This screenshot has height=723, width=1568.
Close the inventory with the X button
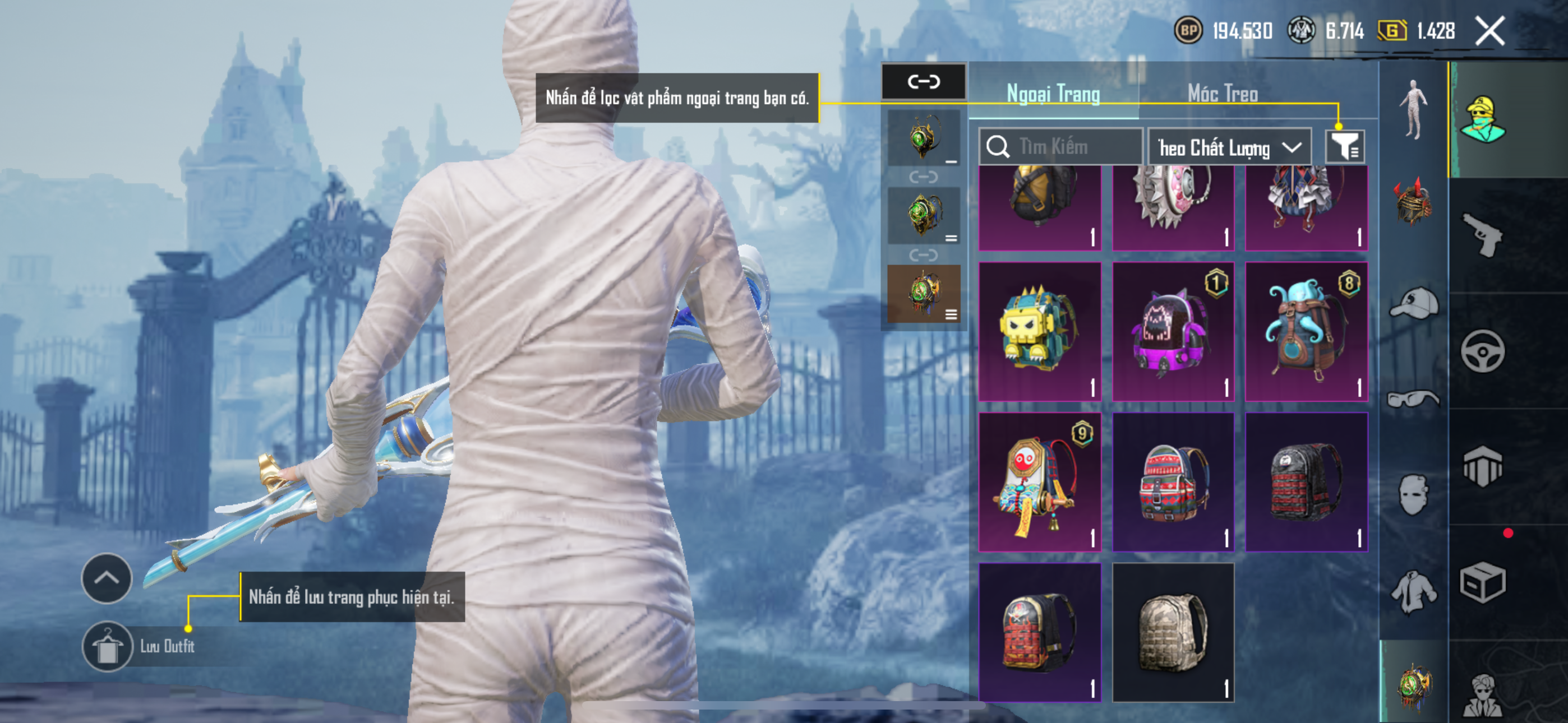(x=1489, y=31)
